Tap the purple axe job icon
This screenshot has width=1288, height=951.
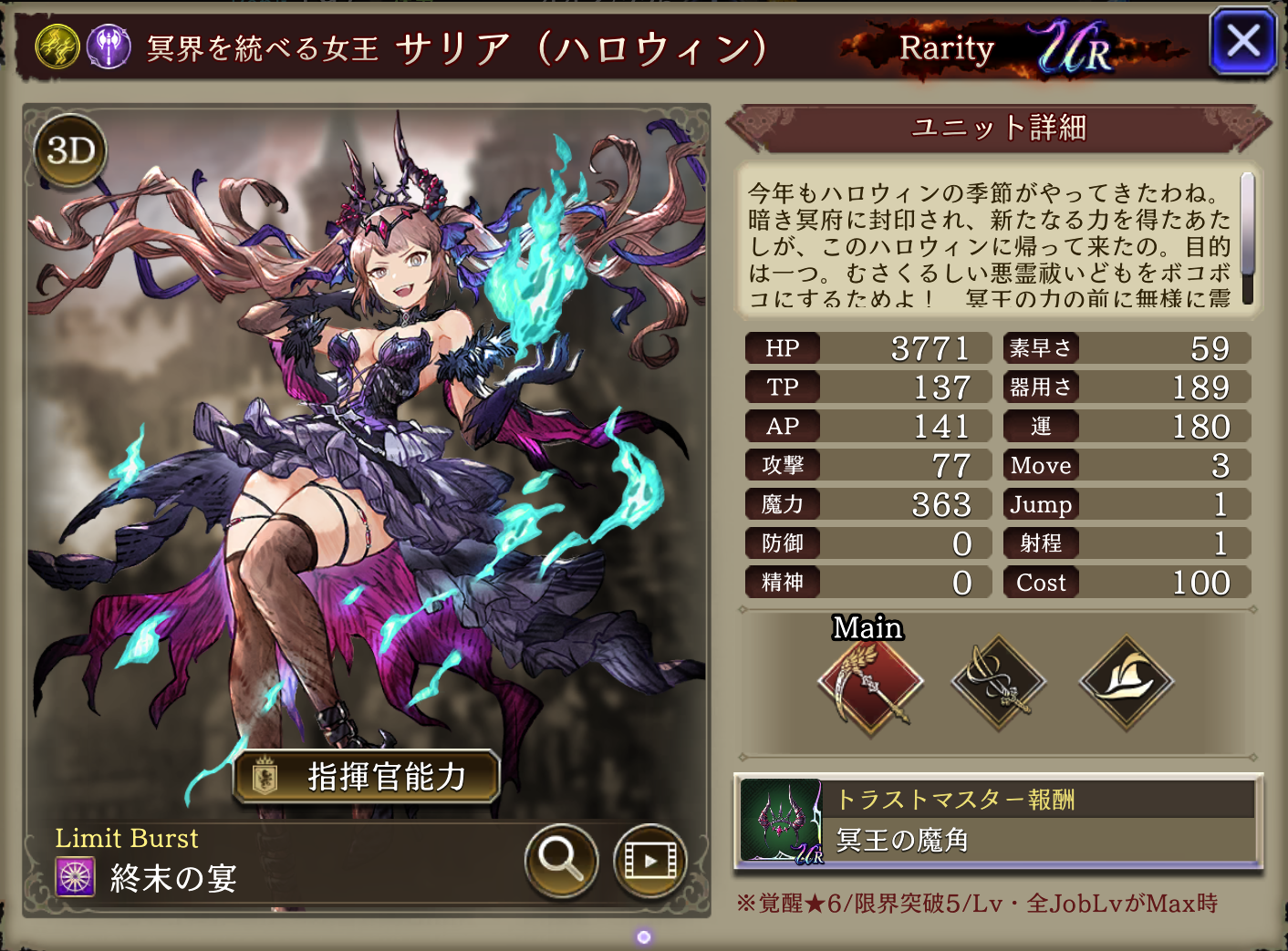pos(109,47)
